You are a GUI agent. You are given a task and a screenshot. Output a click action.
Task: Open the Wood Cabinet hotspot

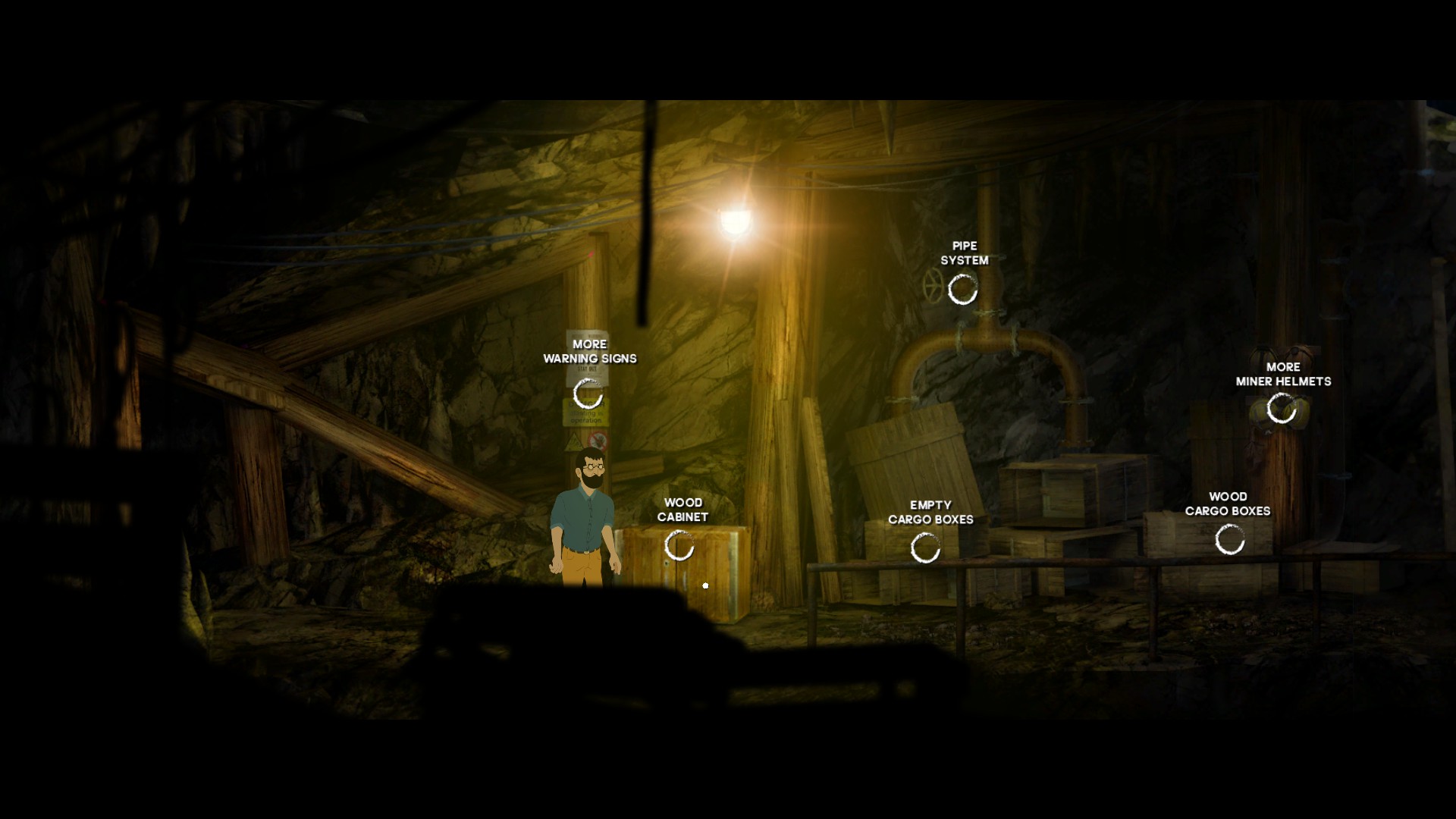coord(679,545)
